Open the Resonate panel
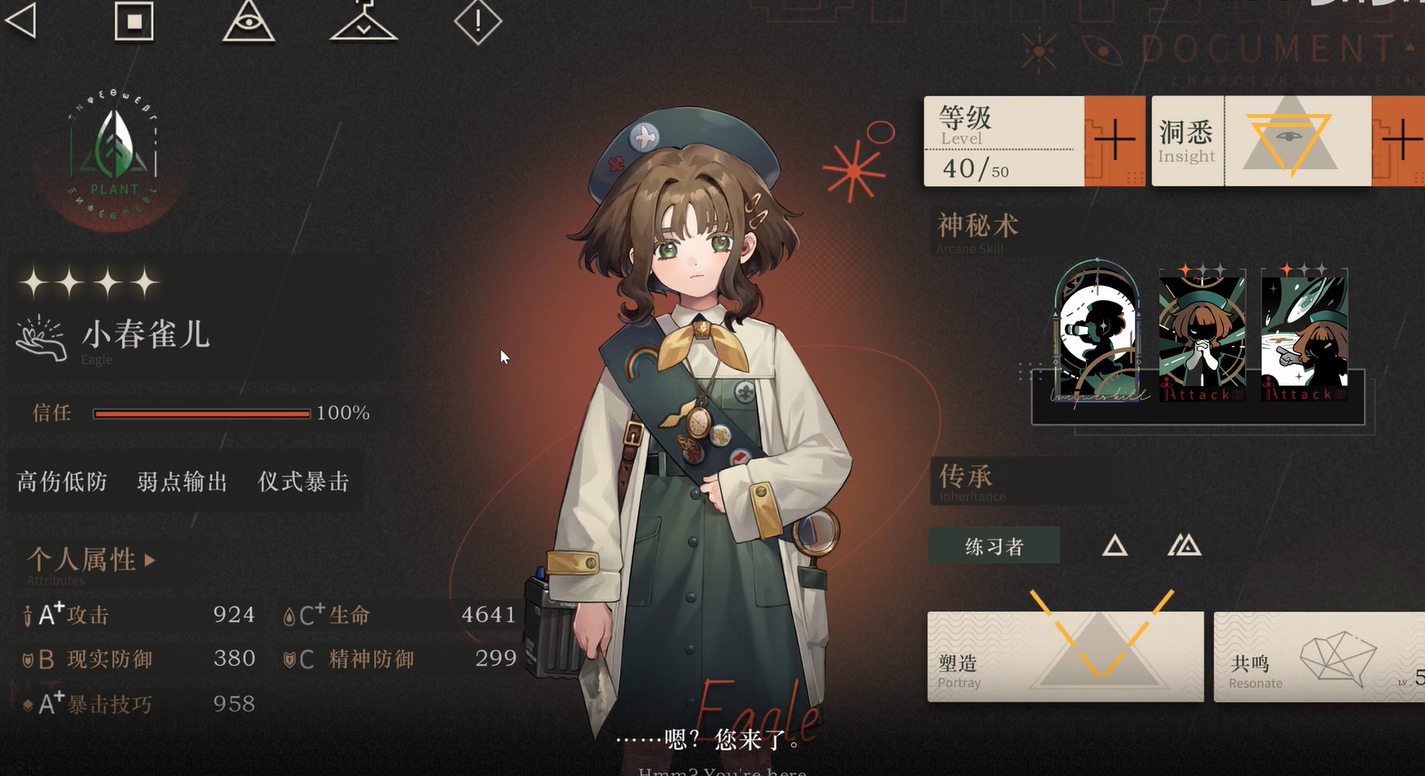1425x776 pixels. [x=1318, y=657]
